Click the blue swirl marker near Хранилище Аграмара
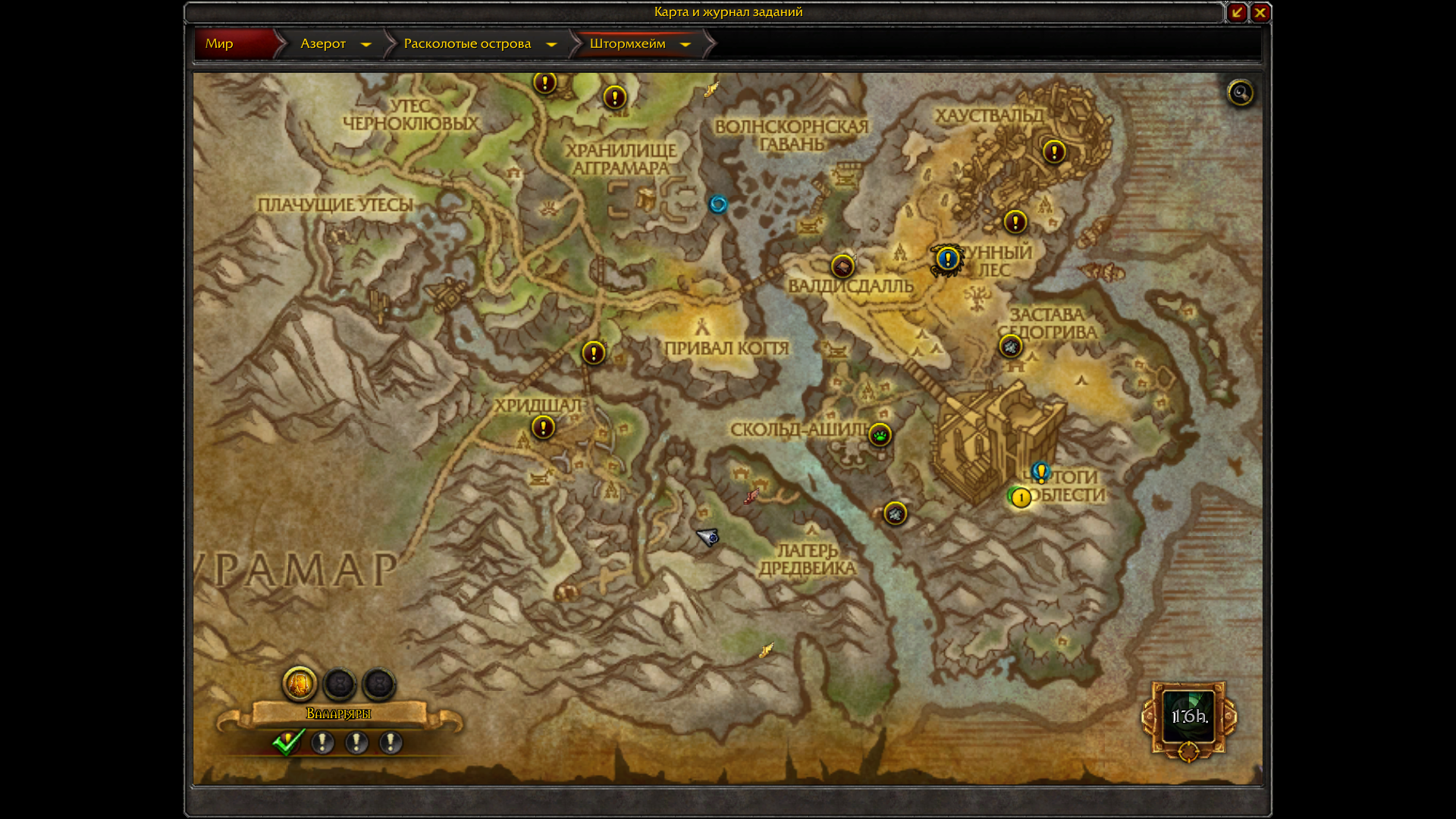This screenshot has height=819, width=1456. point(717,204)
